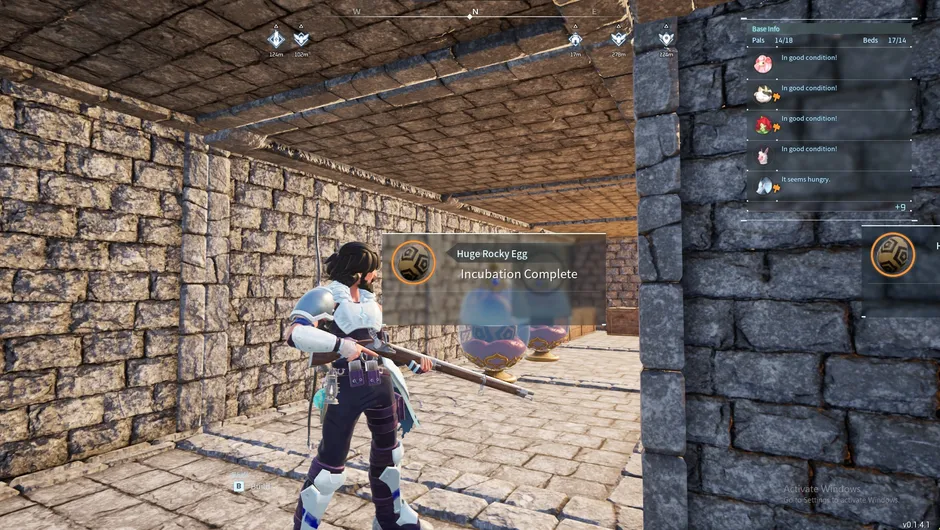The height and width of the screenshot is (530, 940).
Task: Choose the white cow-like pal row
Action: tap(764, 95)
